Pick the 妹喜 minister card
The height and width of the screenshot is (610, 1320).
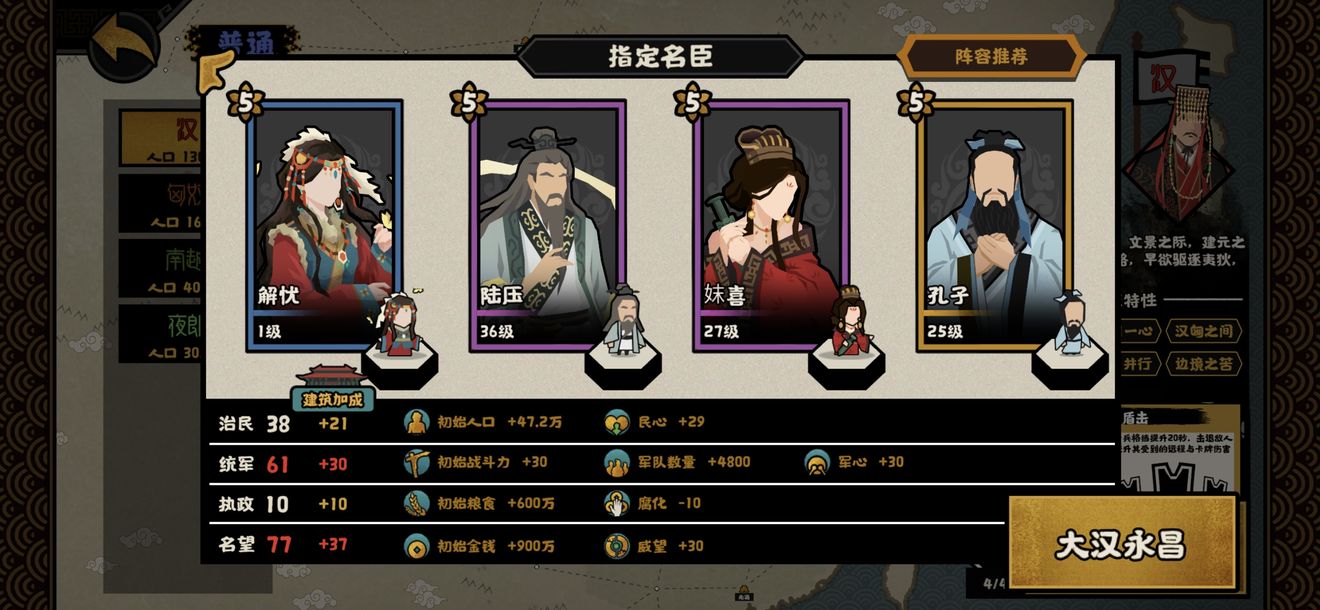pyautogui.click(x=770, y=224)
